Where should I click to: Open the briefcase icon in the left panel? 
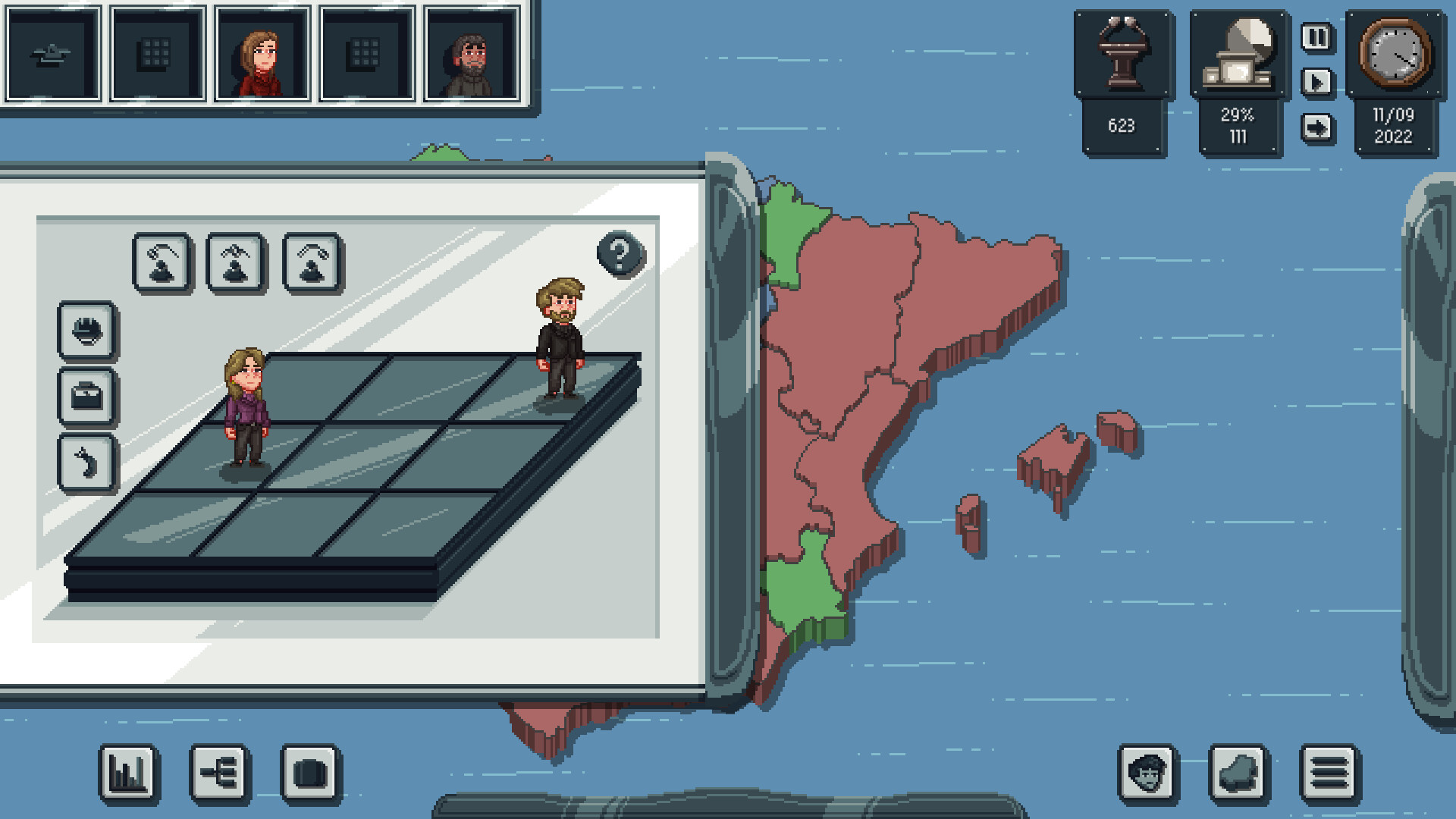pyautogui.click(x=86, y=397)
